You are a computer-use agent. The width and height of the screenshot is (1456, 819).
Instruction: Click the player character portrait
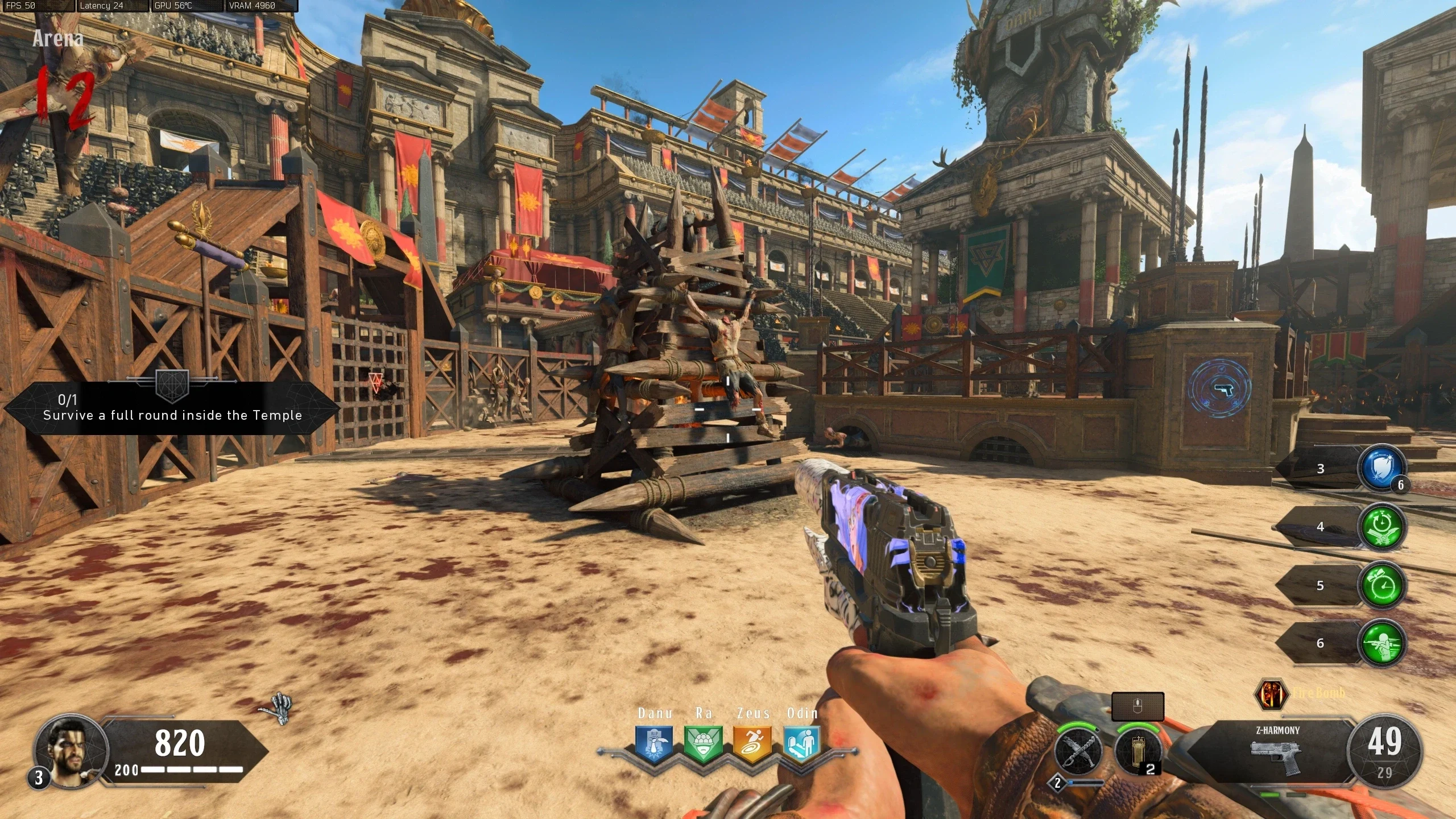coord(71,750)
